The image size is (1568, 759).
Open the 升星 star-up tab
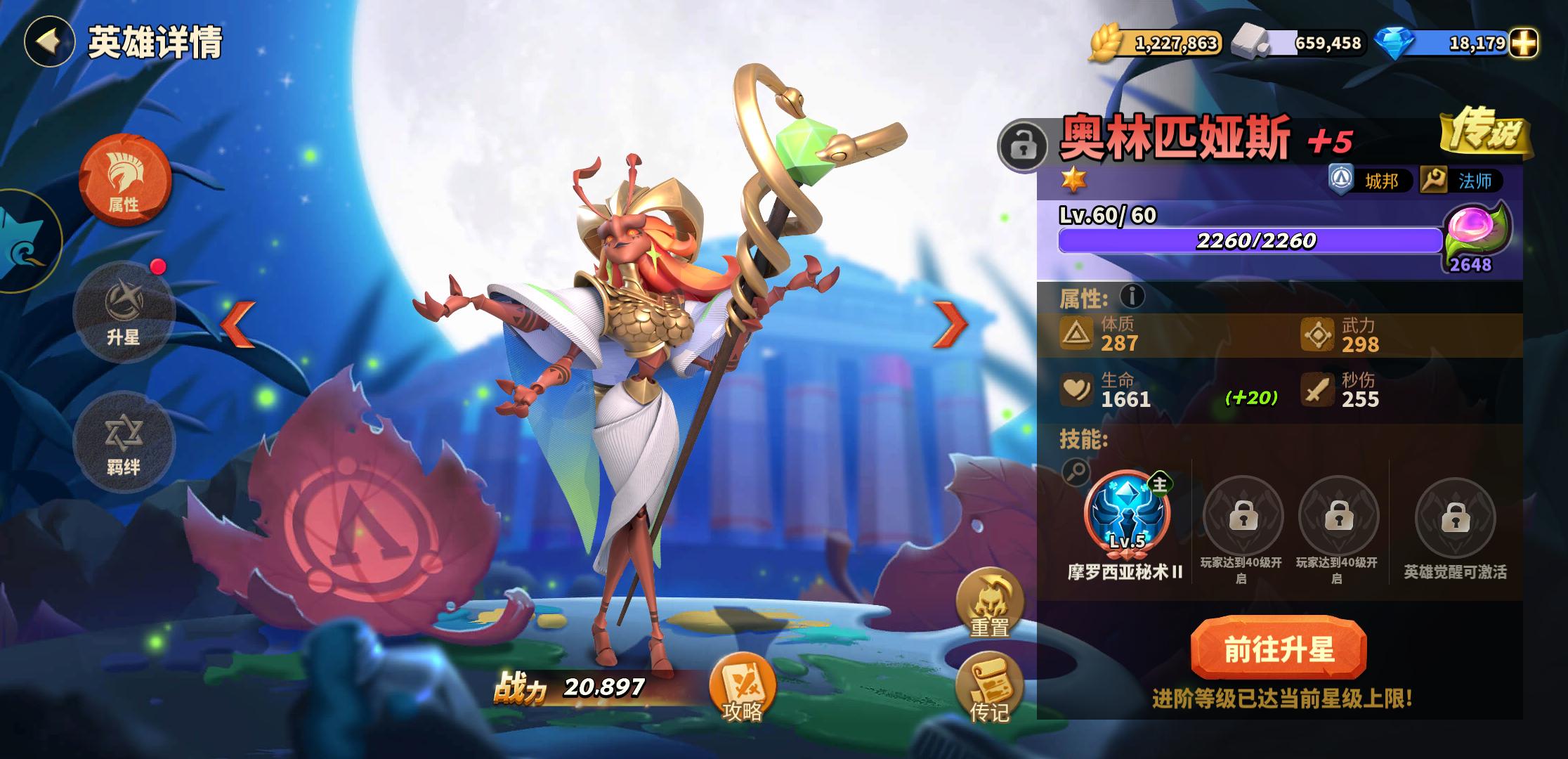point(124,311)
